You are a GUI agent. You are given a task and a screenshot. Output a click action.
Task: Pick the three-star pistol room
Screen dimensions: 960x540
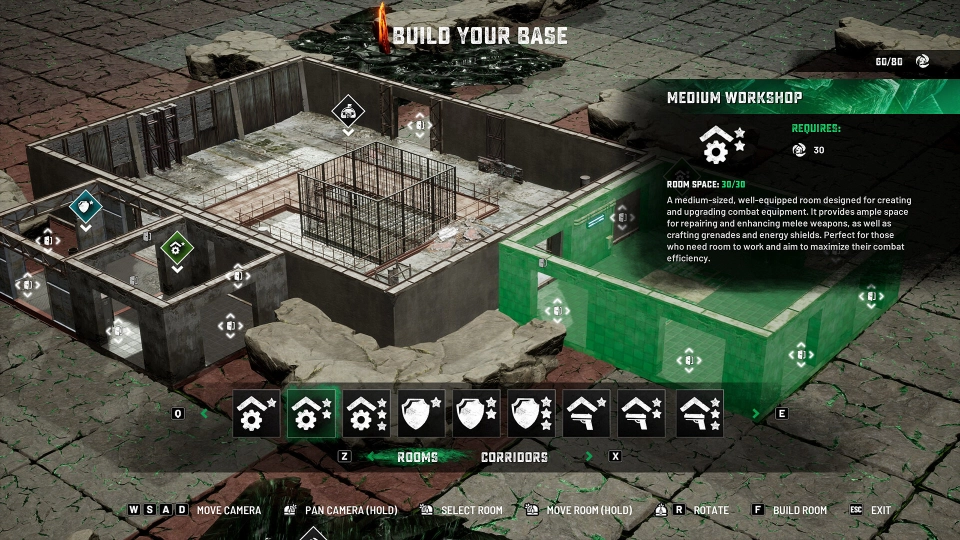698,413
